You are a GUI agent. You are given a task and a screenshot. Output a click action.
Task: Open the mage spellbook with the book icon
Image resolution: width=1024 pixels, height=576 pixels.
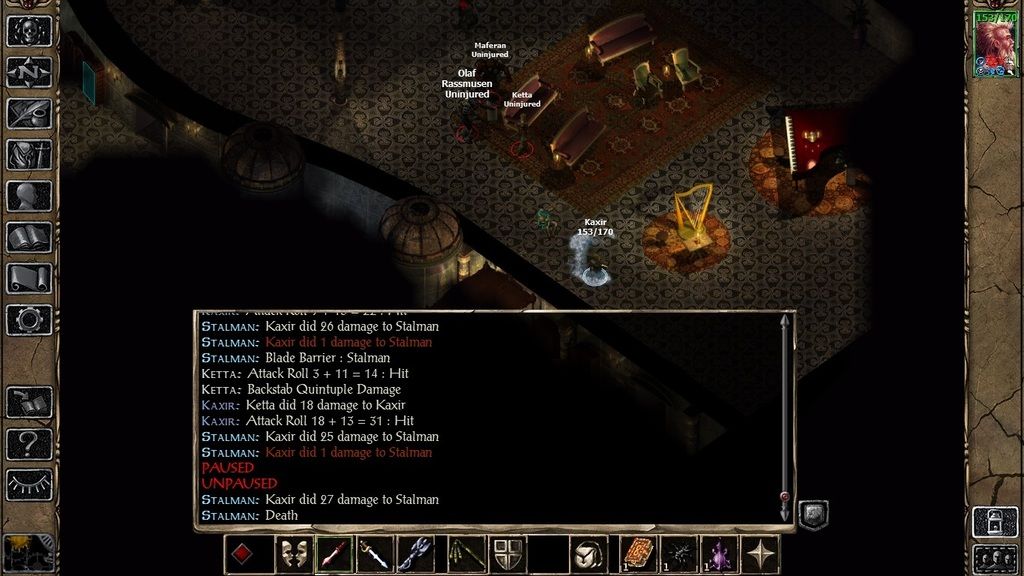29,238
